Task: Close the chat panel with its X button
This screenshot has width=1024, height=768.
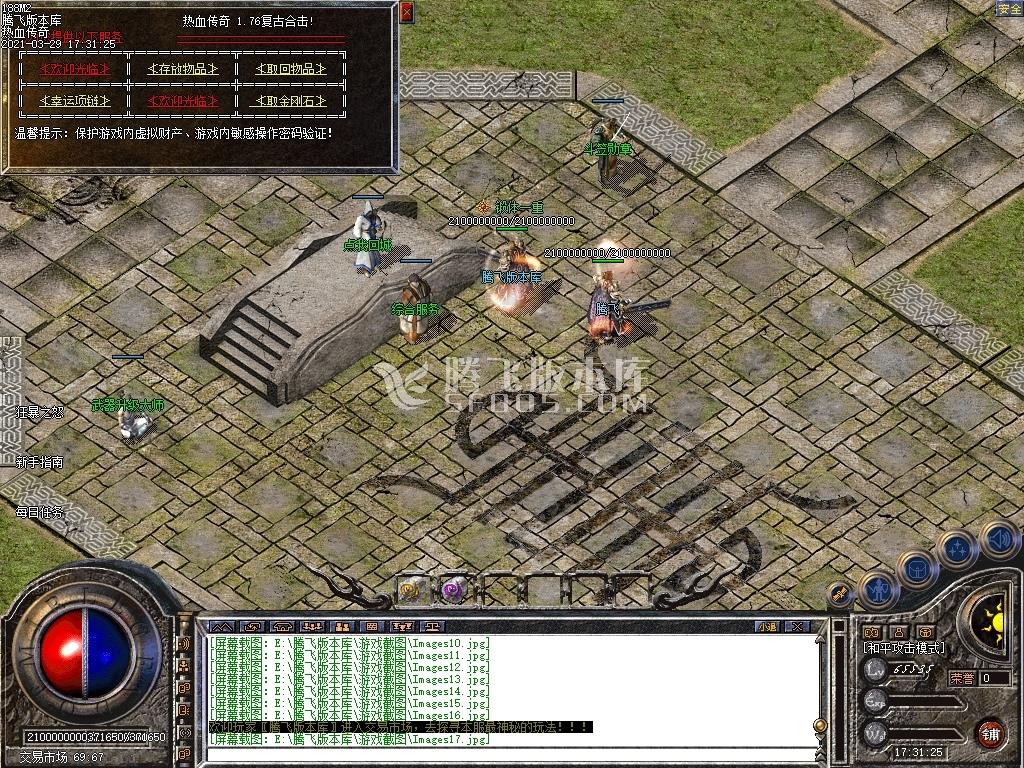Action: pos(797,626)
